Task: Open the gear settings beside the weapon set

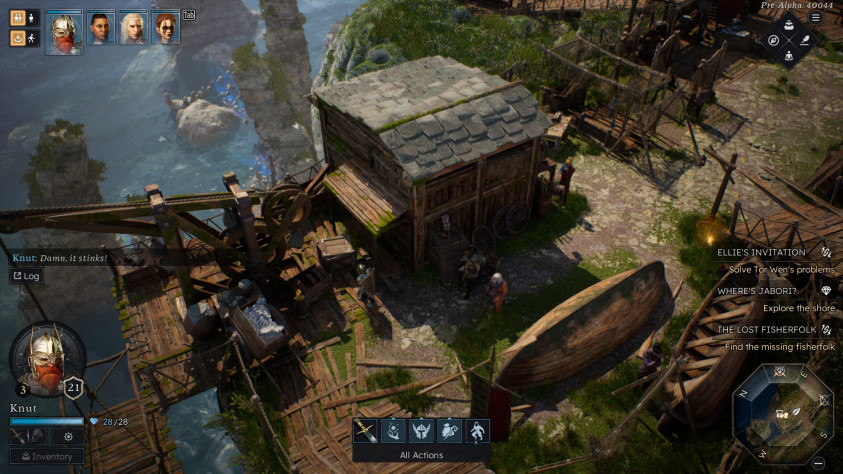Action: point(68,436)
